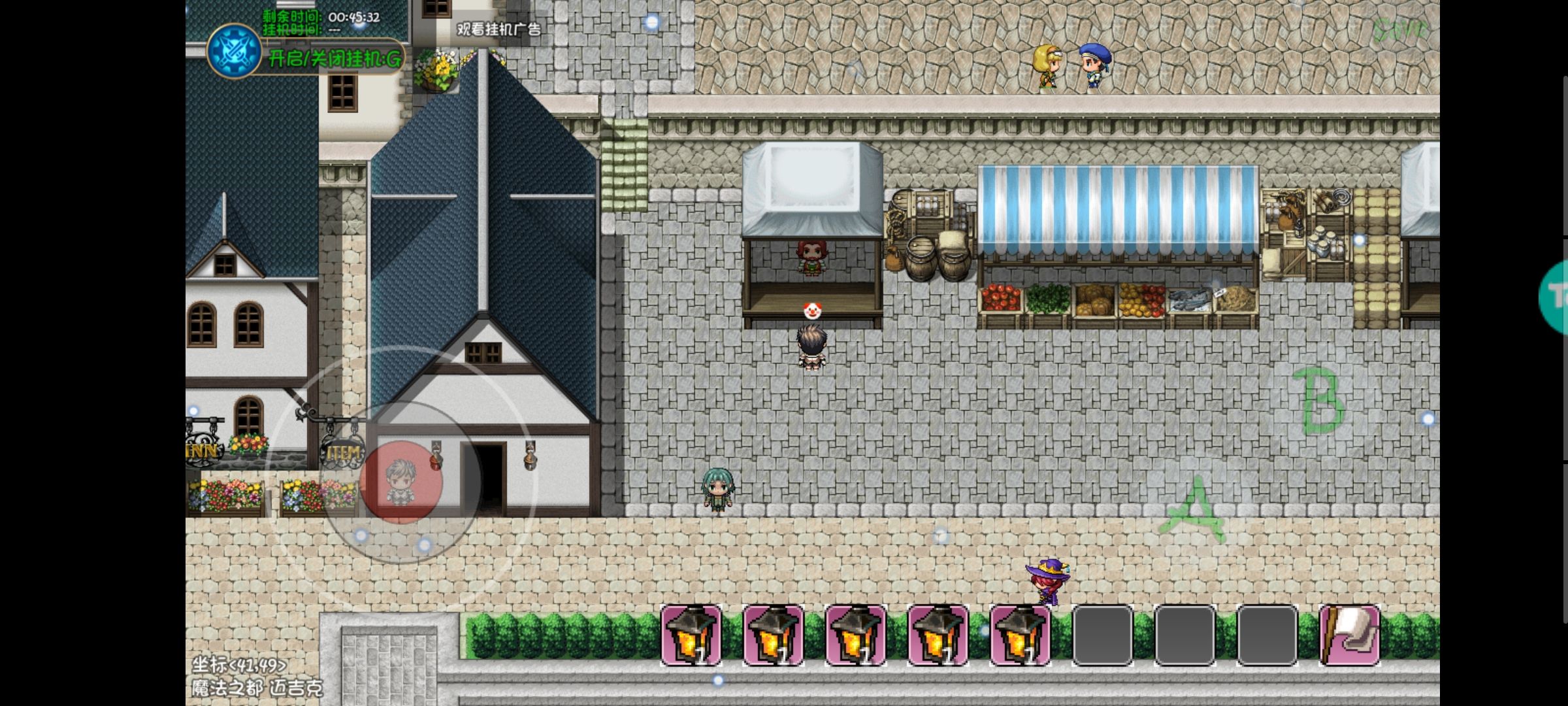
Task: Tap the red virtual joystick knob
Action: (401, 482)
